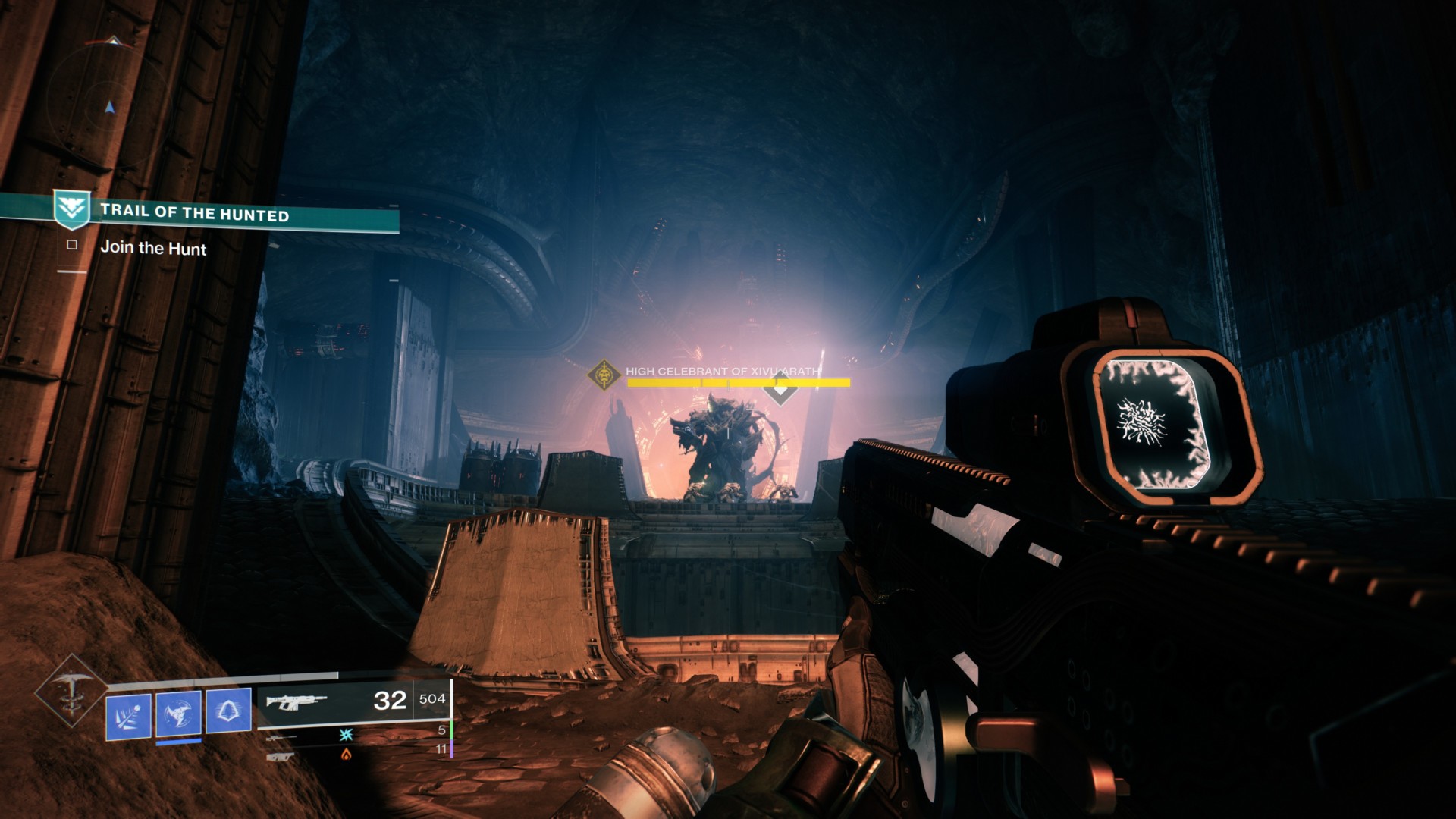Click the High Celebrant boss emblem icon
The width and height of the screenshot is (1456, 819).
[x=604, y=374]
